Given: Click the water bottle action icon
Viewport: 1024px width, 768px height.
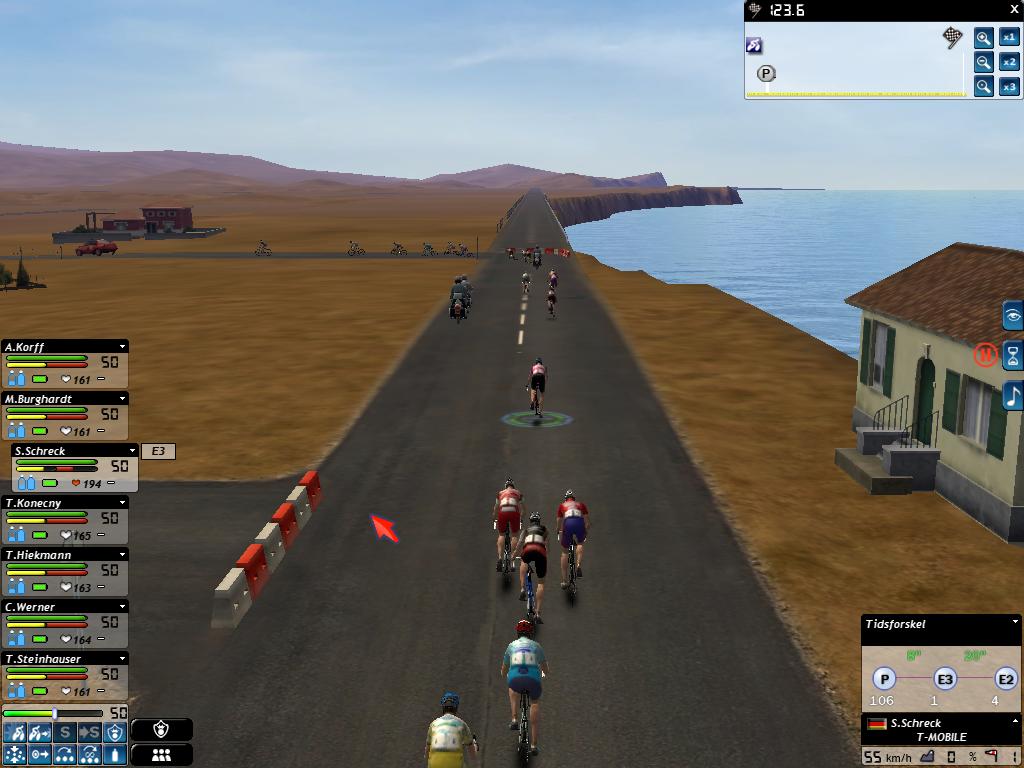Looking at the screenshot, I should pos(116,755).
